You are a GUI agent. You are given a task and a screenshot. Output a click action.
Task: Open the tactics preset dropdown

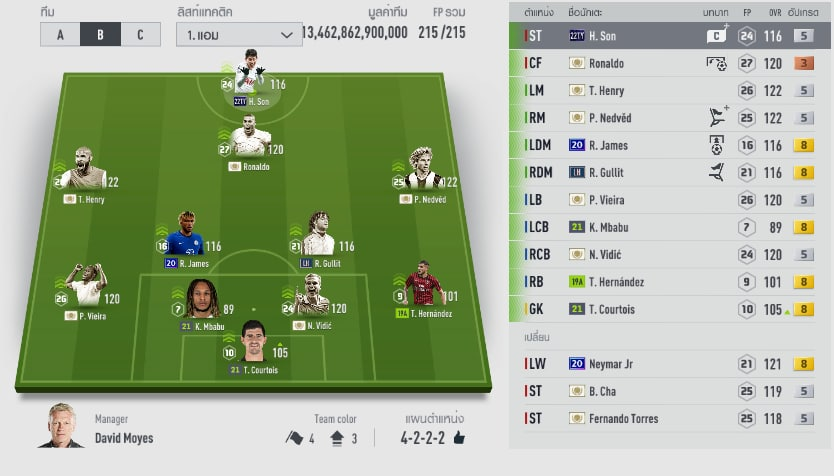coord(238,34)
